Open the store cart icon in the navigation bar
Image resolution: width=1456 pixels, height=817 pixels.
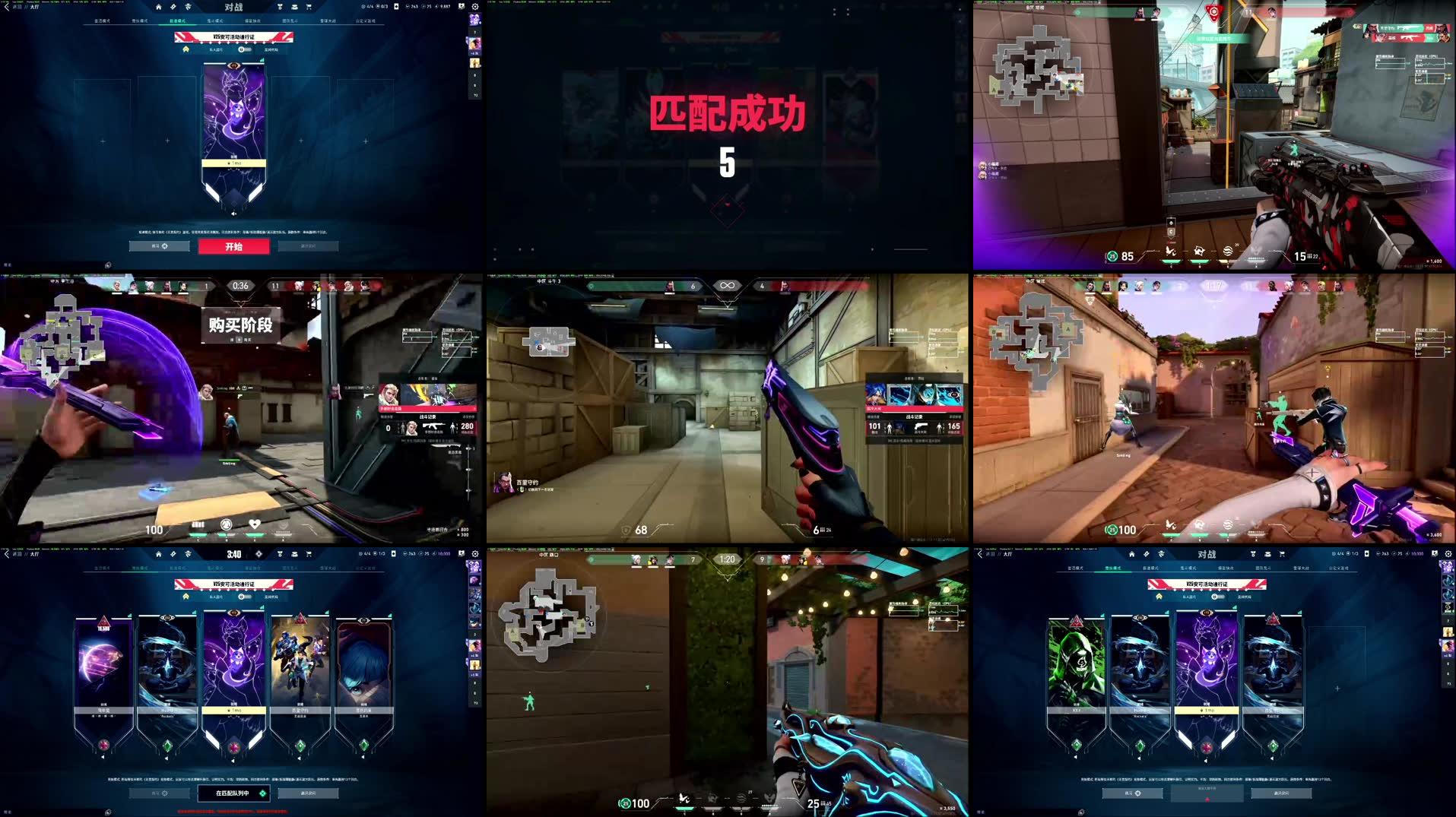(308, 7)
